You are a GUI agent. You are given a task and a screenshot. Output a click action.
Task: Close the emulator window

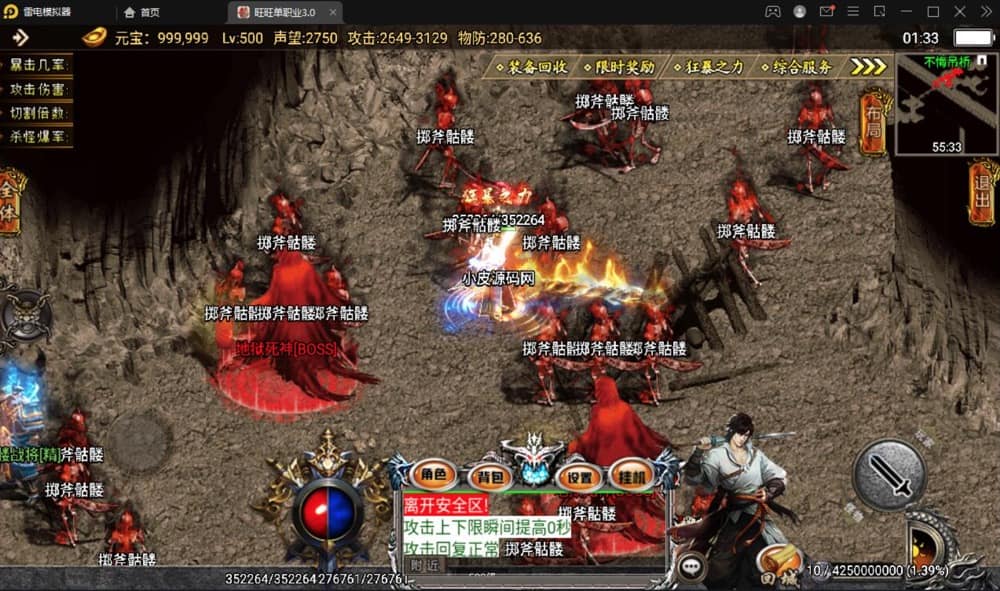tap(984, 12)
